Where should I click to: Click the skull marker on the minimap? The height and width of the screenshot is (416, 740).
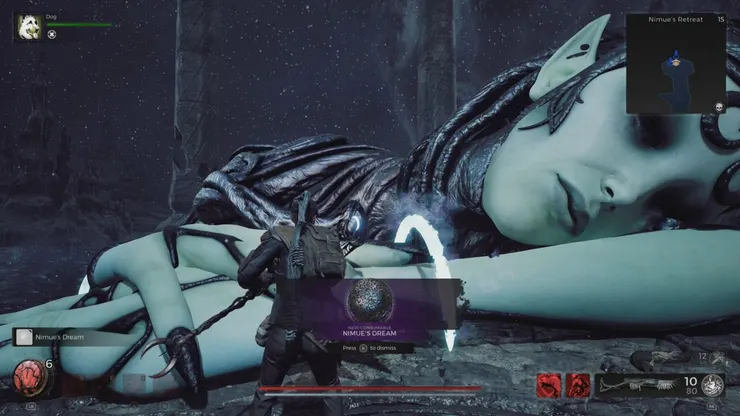pyautogui.click(x=718, y=105)
